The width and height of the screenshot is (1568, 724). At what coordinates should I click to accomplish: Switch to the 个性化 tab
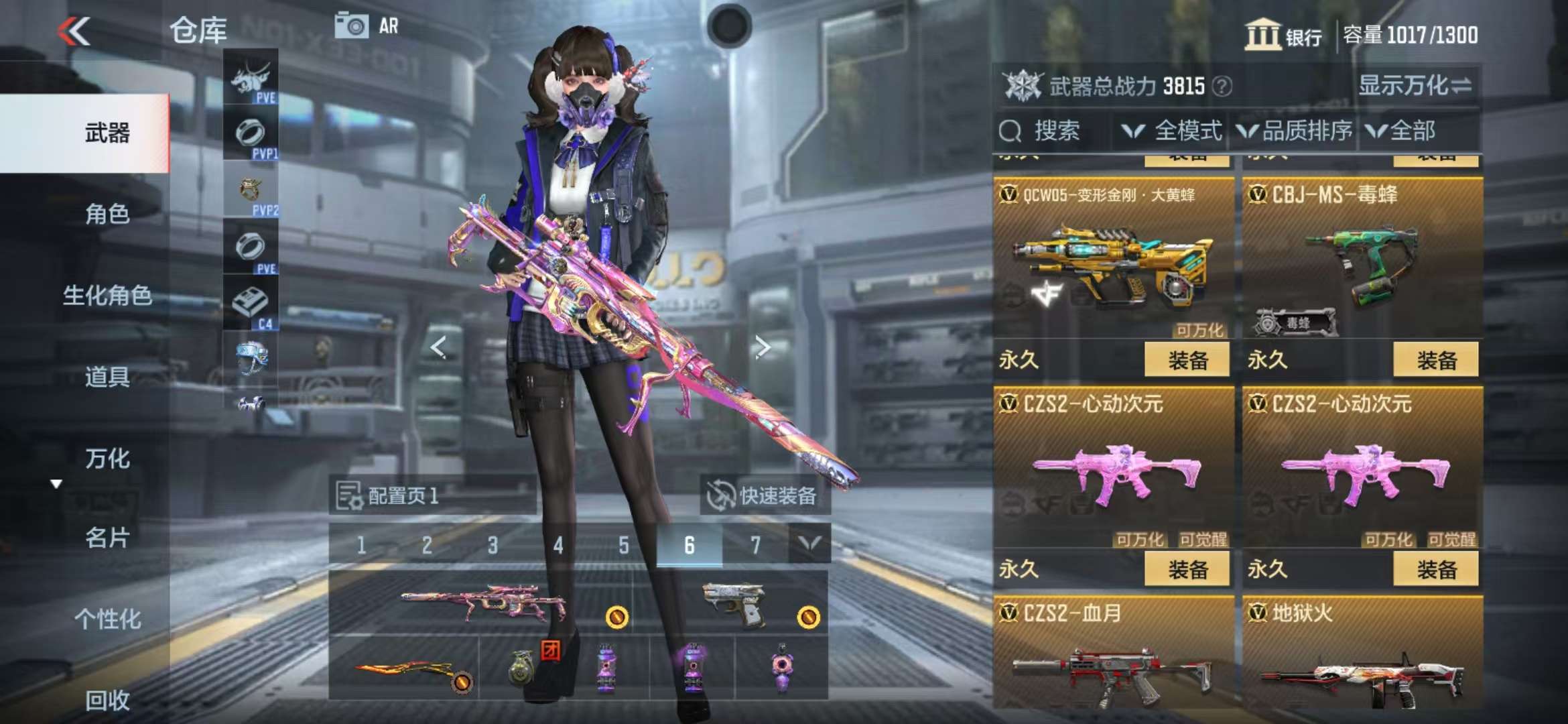coord(107,619)
